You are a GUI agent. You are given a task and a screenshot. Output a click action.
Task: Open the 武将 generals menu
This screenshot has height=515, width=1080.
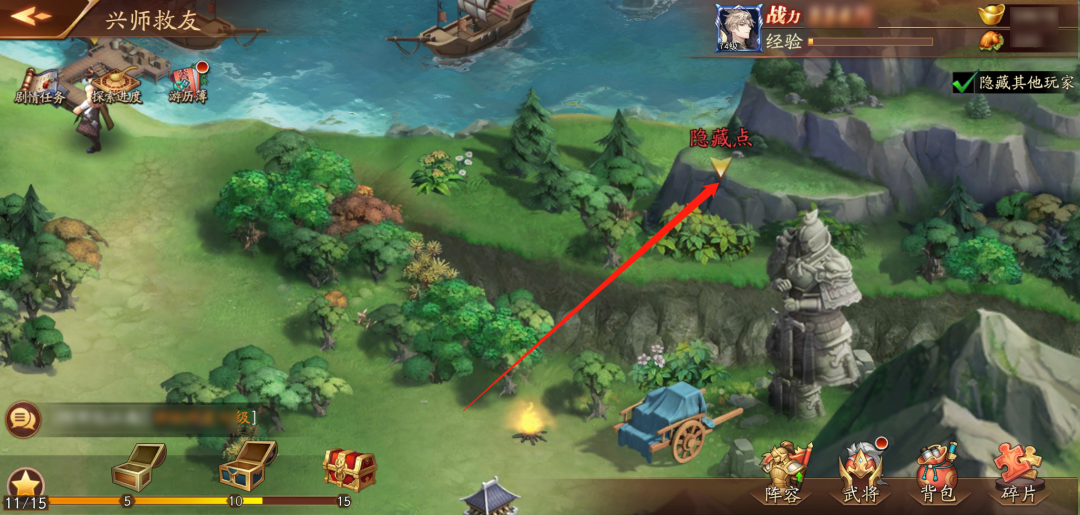pyautogui.click(x=861, y=473)
